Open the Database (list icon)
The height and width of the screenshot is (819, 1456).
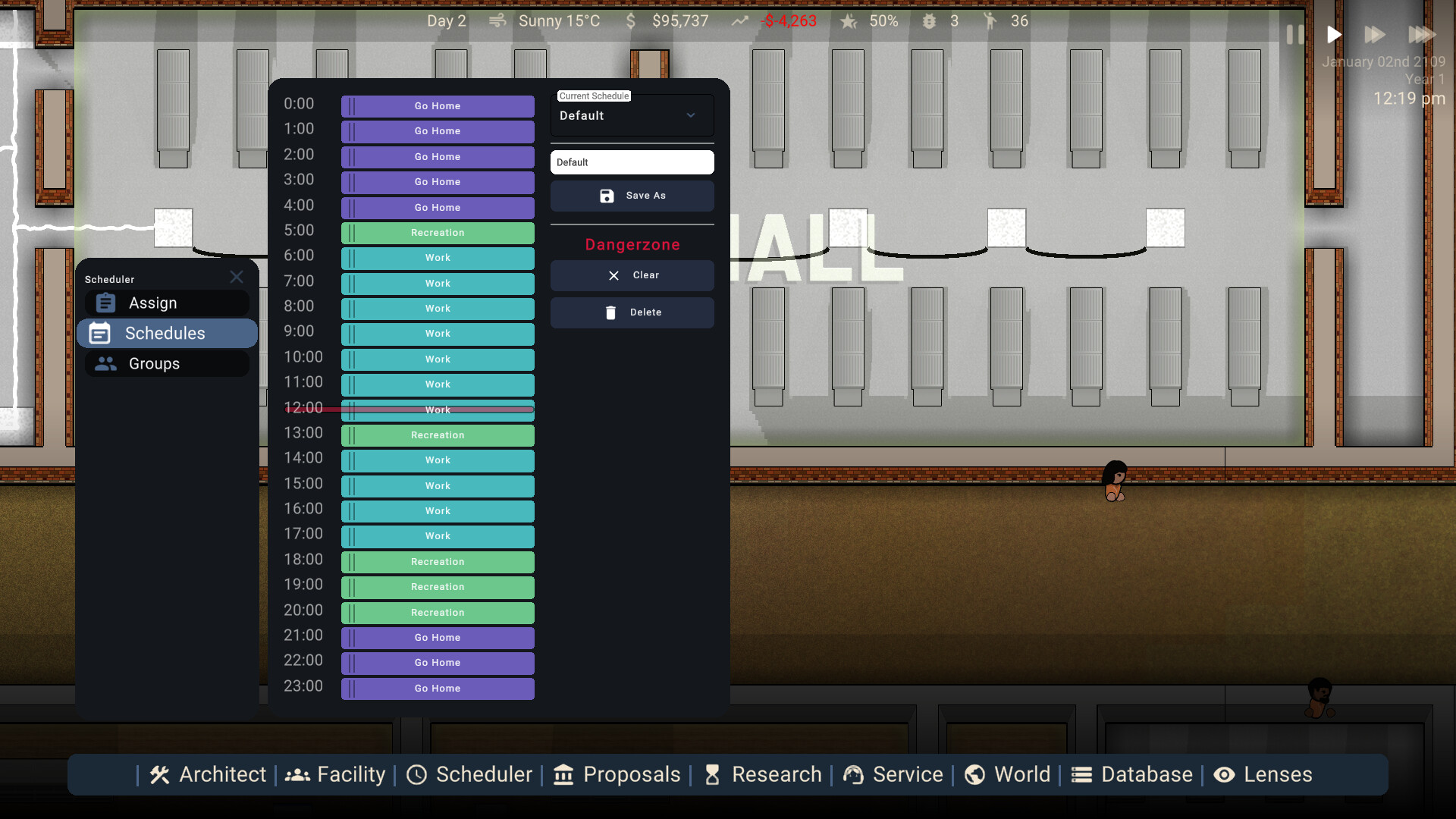1131,774
